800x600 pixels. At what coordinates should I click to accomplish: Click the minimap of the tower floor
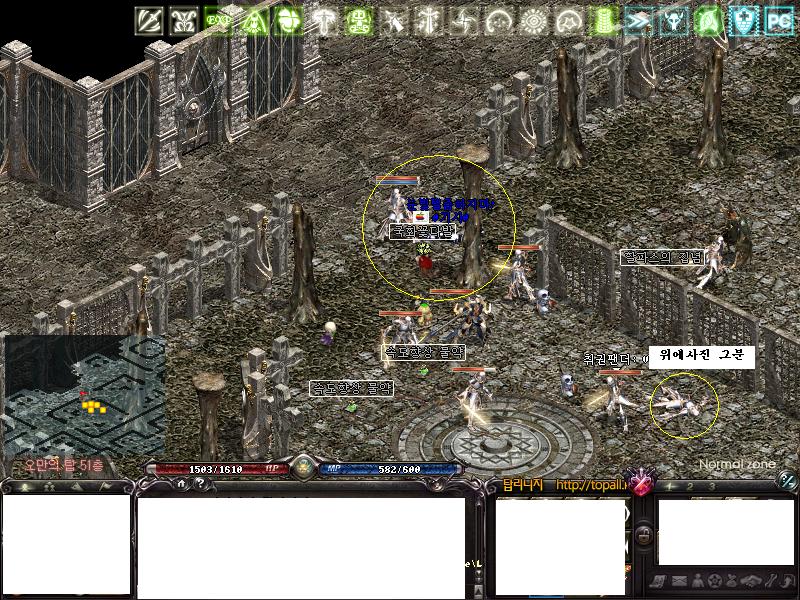[x=84, y=393]
